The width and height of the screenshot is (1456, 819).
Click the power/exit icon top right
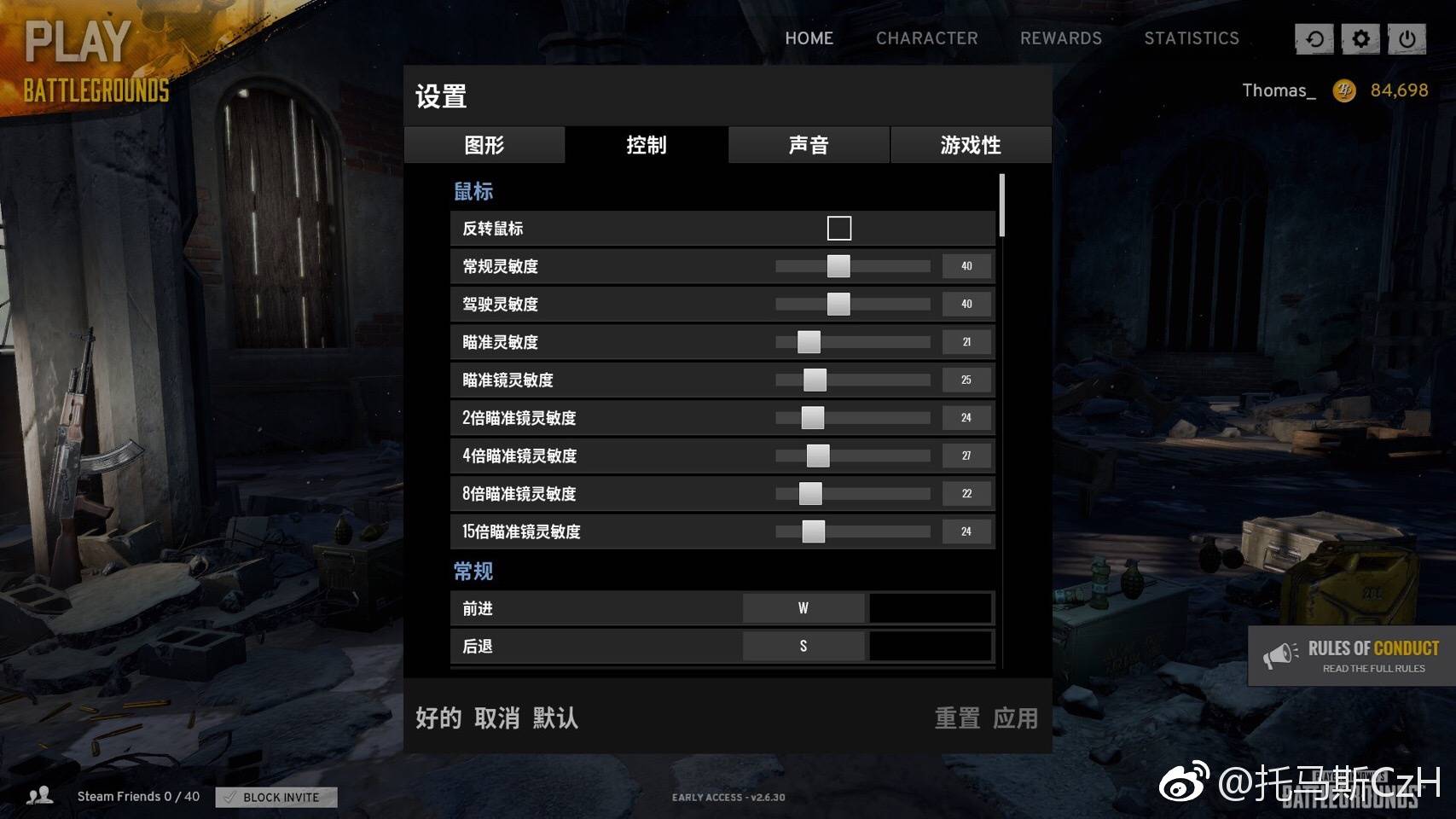tap(1407, 38)
